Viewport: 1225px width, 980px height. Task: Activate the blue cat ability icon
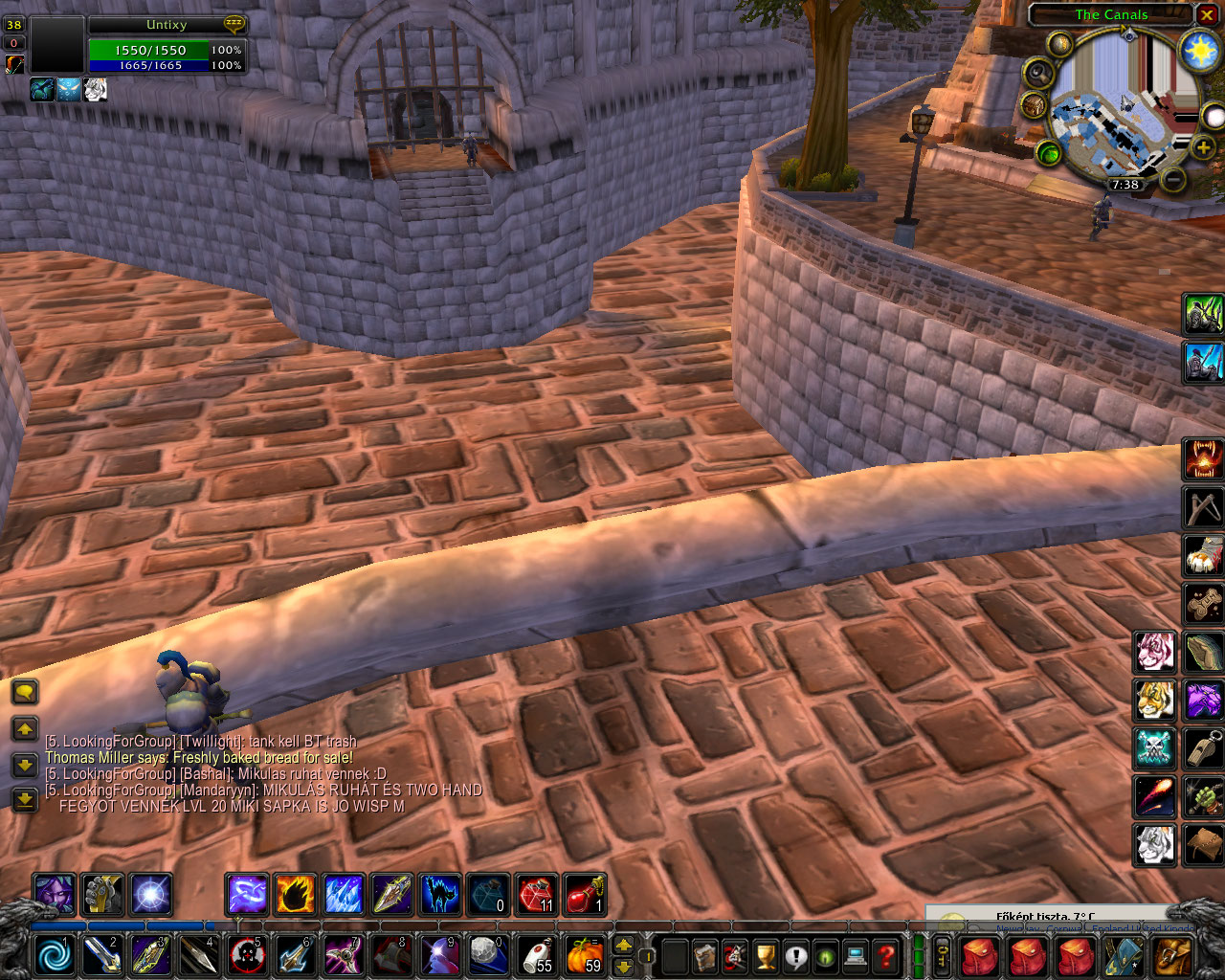point(440,895)
